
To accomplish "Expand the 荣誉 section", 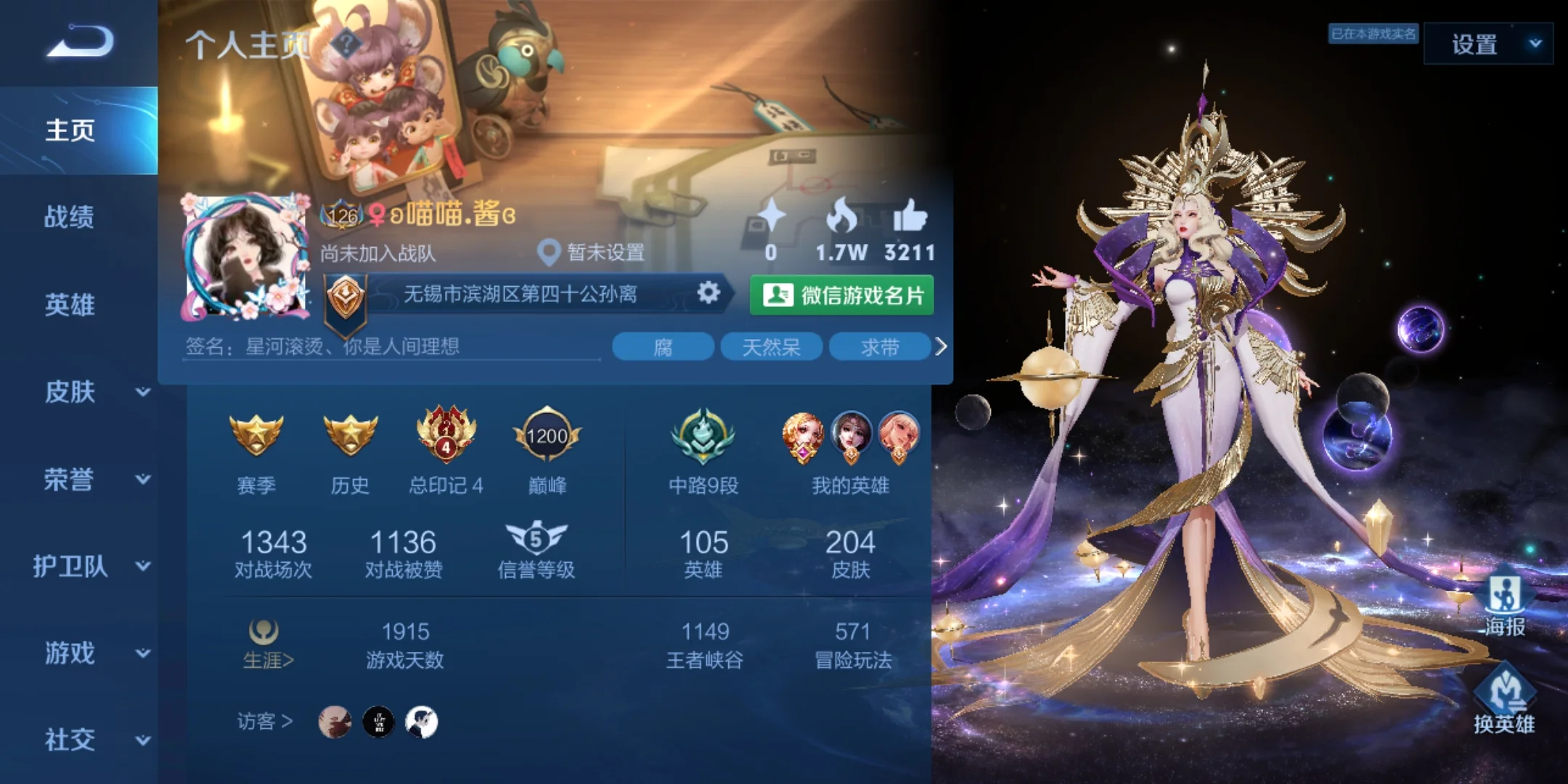I will [94, 479].
